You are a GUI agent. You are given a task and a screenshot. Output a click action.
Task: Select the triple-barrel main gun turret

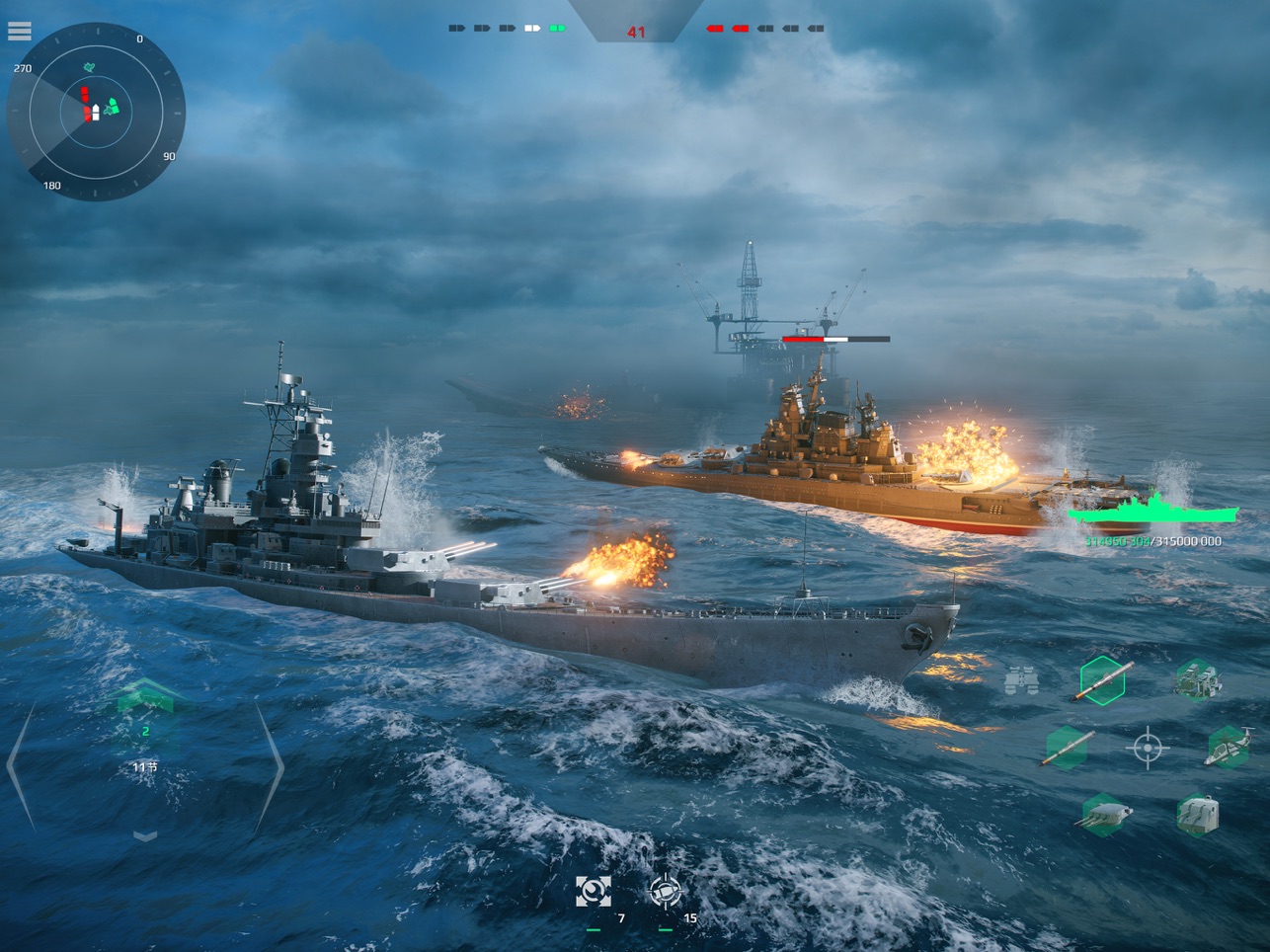click(1103, 816)
